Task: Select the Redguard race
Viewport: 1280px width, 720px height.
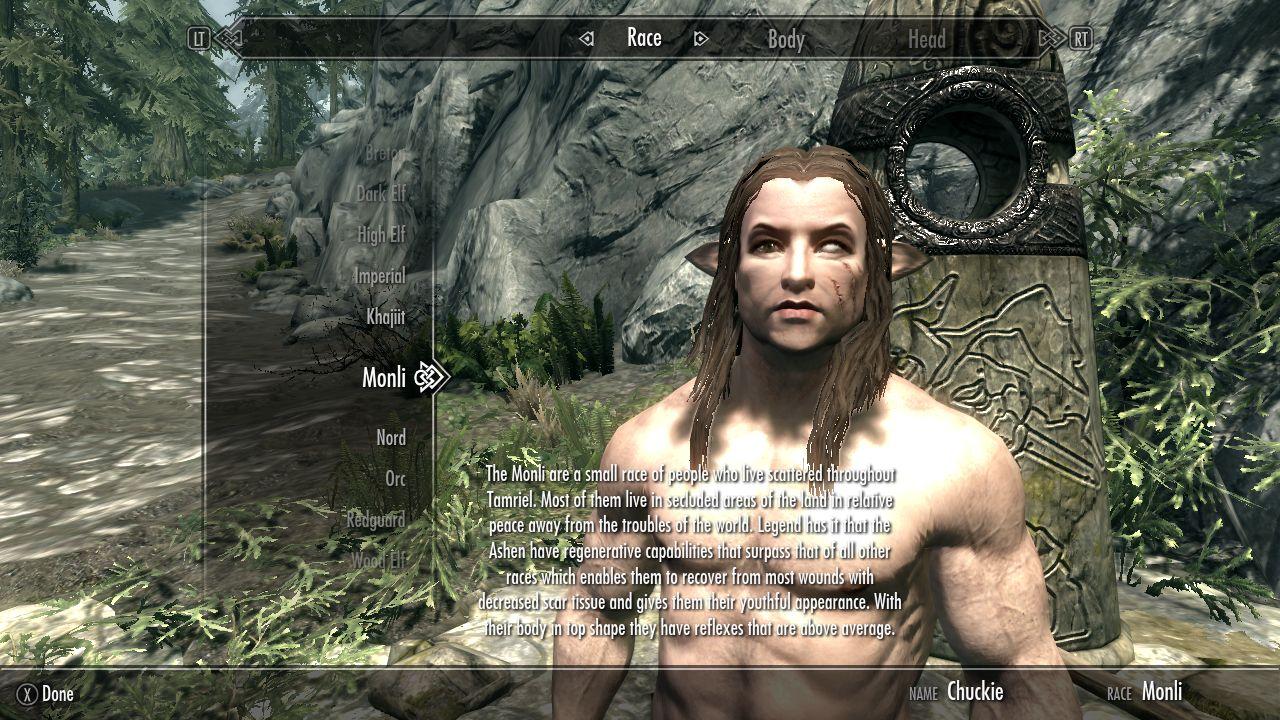Action: [376, 520]
